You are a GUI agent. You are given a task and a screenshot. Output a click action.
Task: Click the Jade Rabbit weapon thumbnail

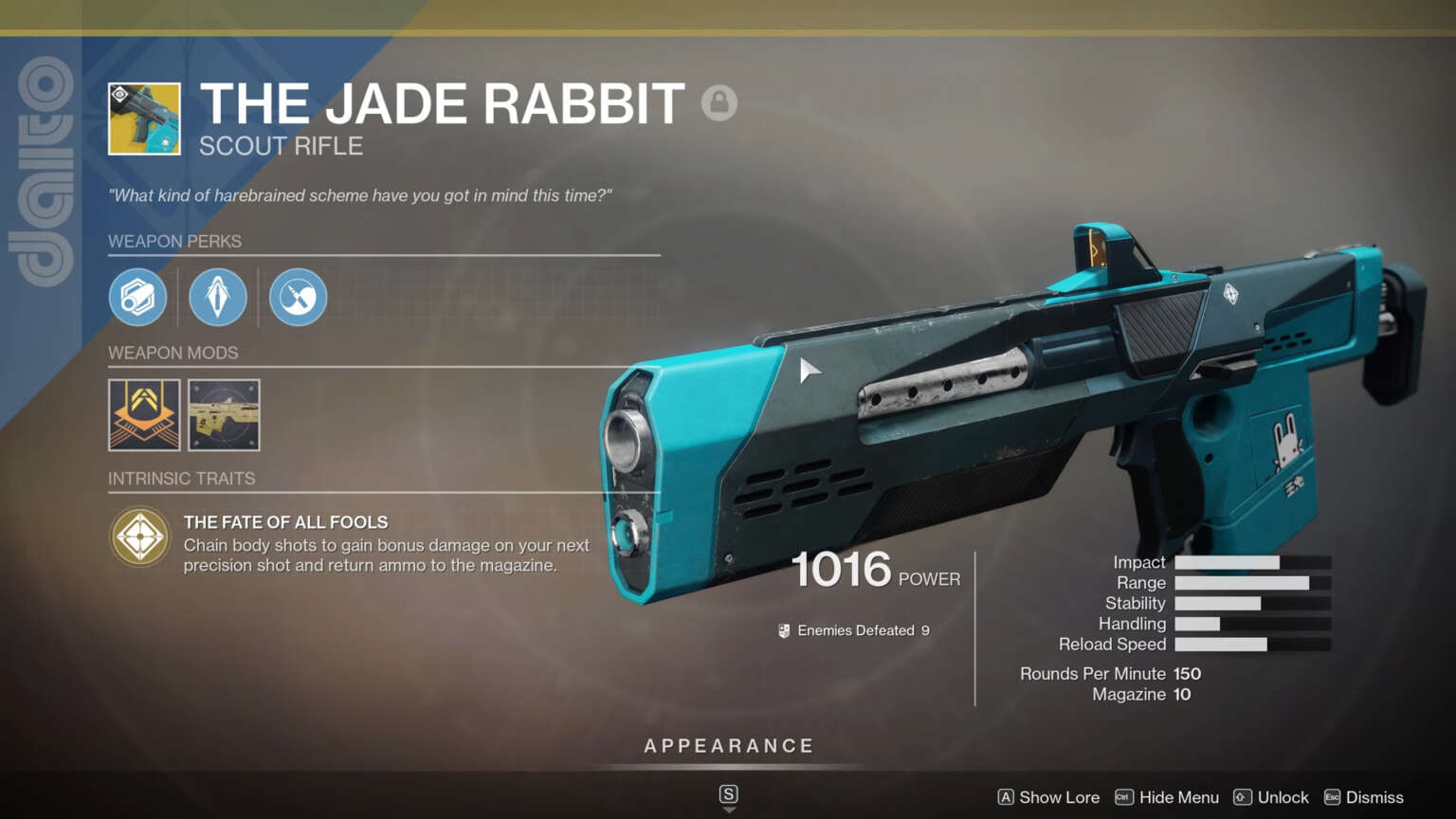click(x=142, y=117)
